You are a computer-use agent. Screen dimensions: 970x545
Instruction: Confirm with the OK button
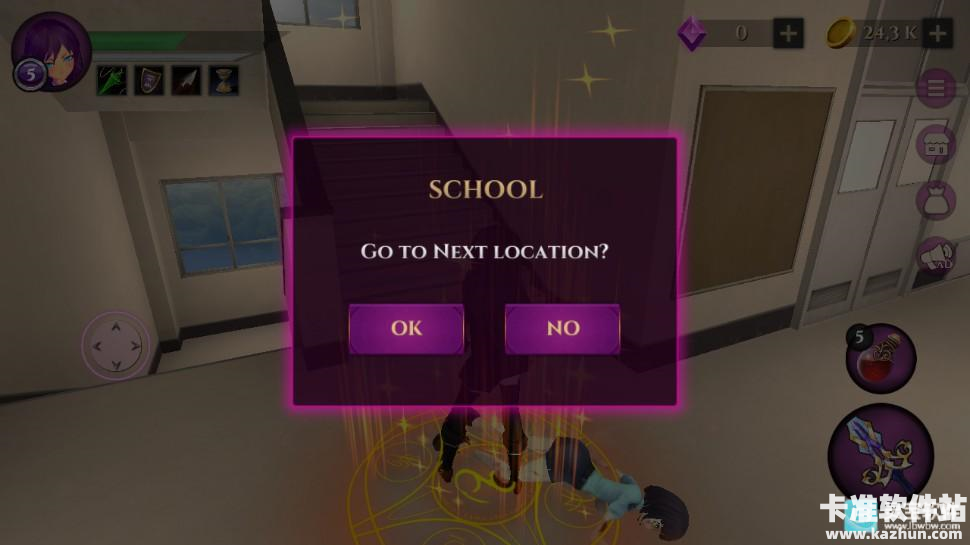click(406, 328)
